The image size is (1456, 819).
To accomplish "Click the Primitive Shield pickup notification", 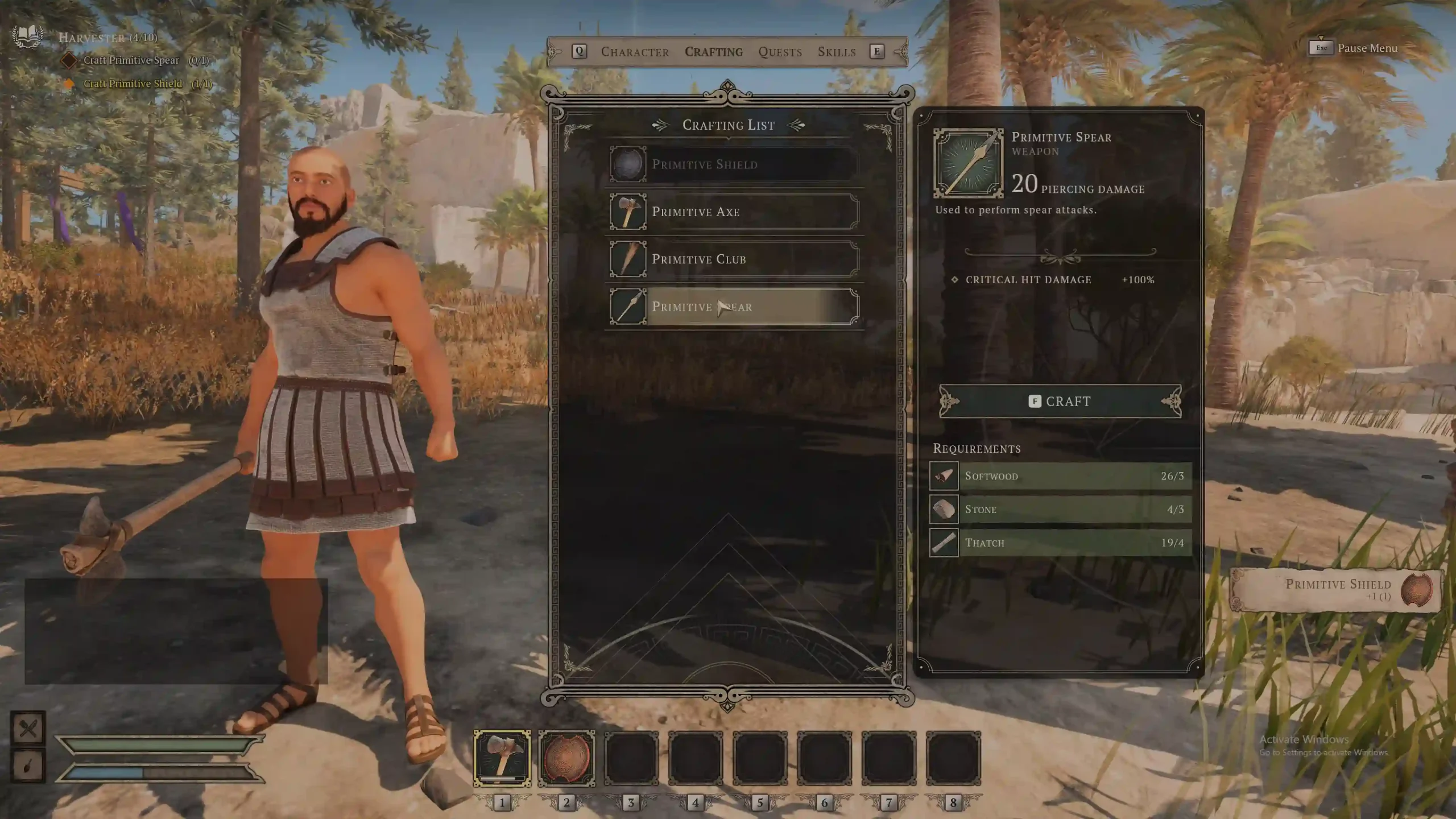I will [1337, 589].
